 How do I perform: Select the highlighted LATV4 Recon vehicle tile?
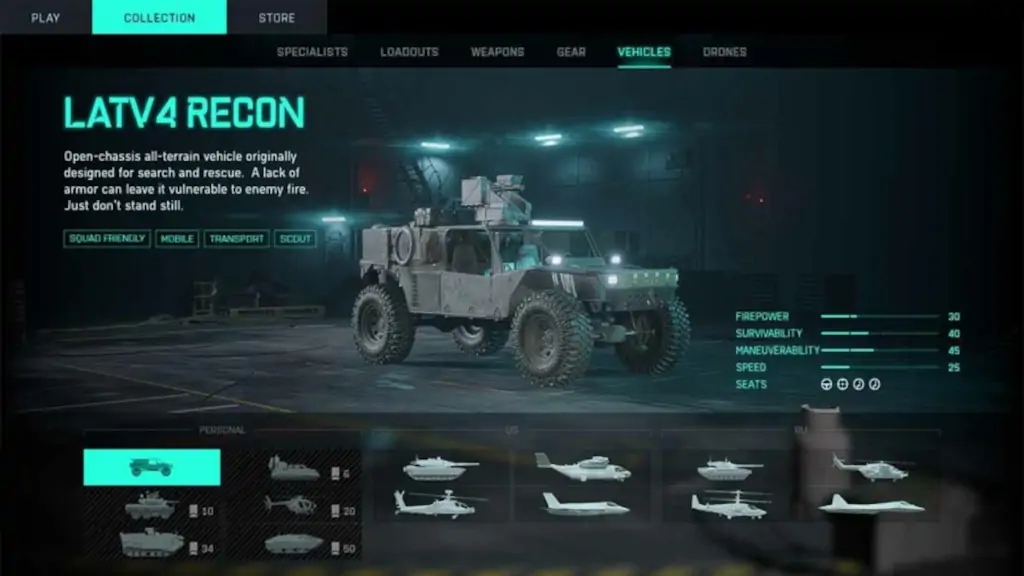[x=151, y=467]
